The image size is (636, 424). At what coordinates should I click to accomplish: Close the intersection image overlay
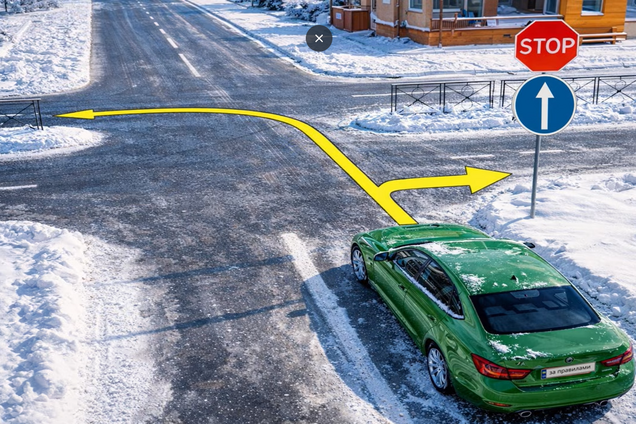click(319, 39)
